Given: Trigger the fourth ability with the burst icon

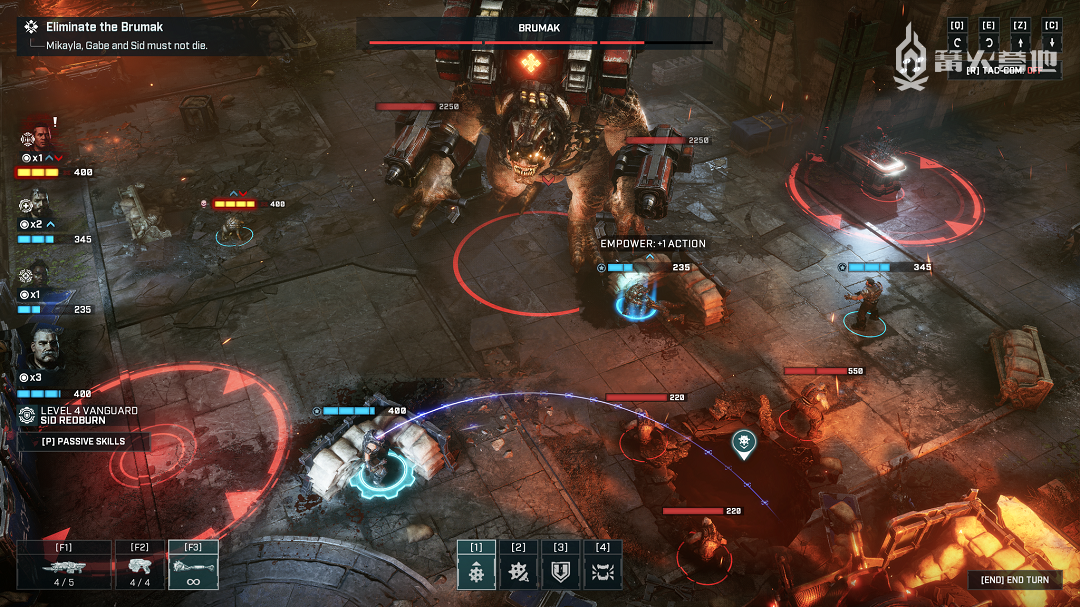Looking at the screenshot, I should [602, 572].
